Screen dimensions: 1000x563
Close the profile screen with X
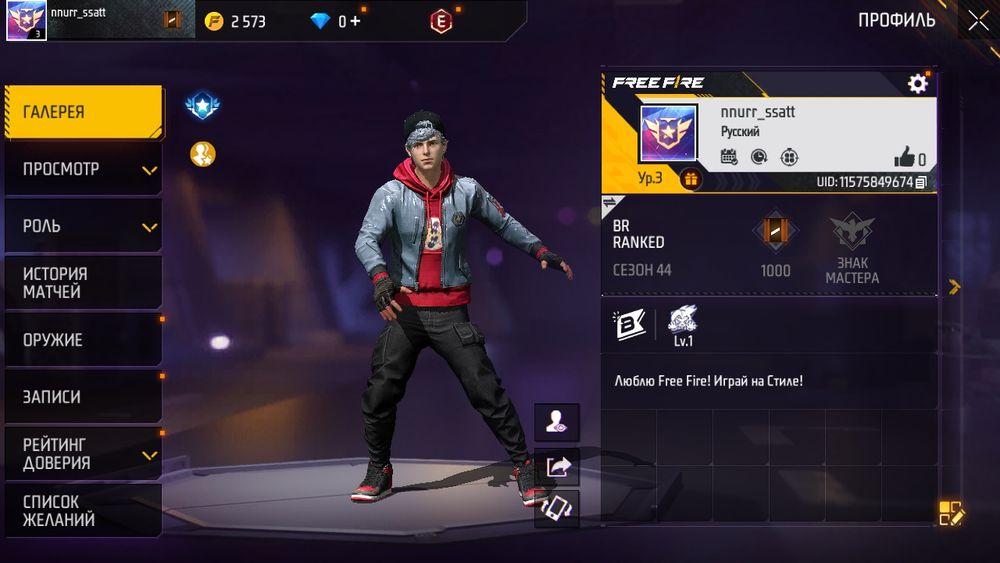[x=977, y=20]
